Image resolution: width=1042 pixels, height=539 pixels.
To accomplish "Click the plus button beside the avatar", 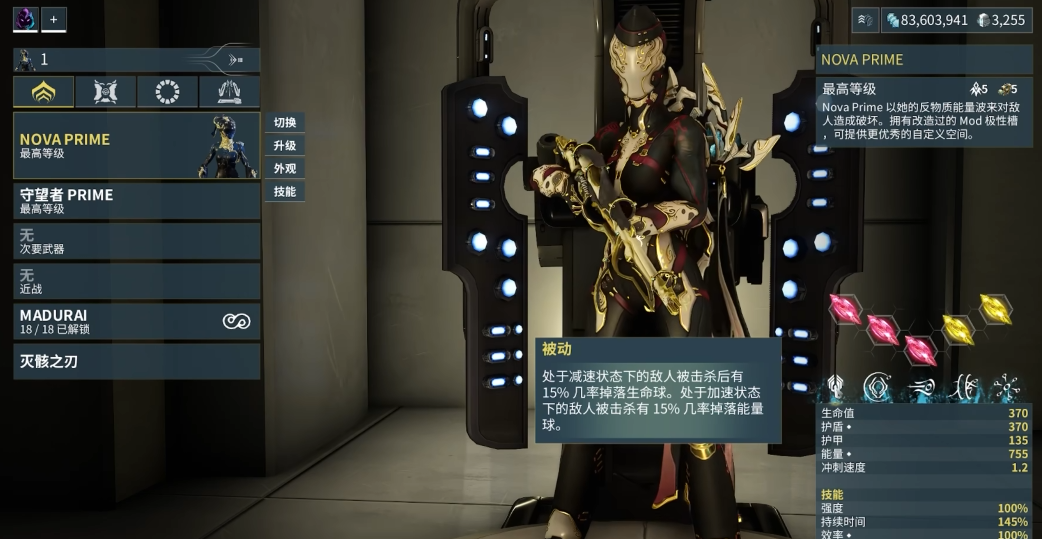I will click(x=54, y=19).
